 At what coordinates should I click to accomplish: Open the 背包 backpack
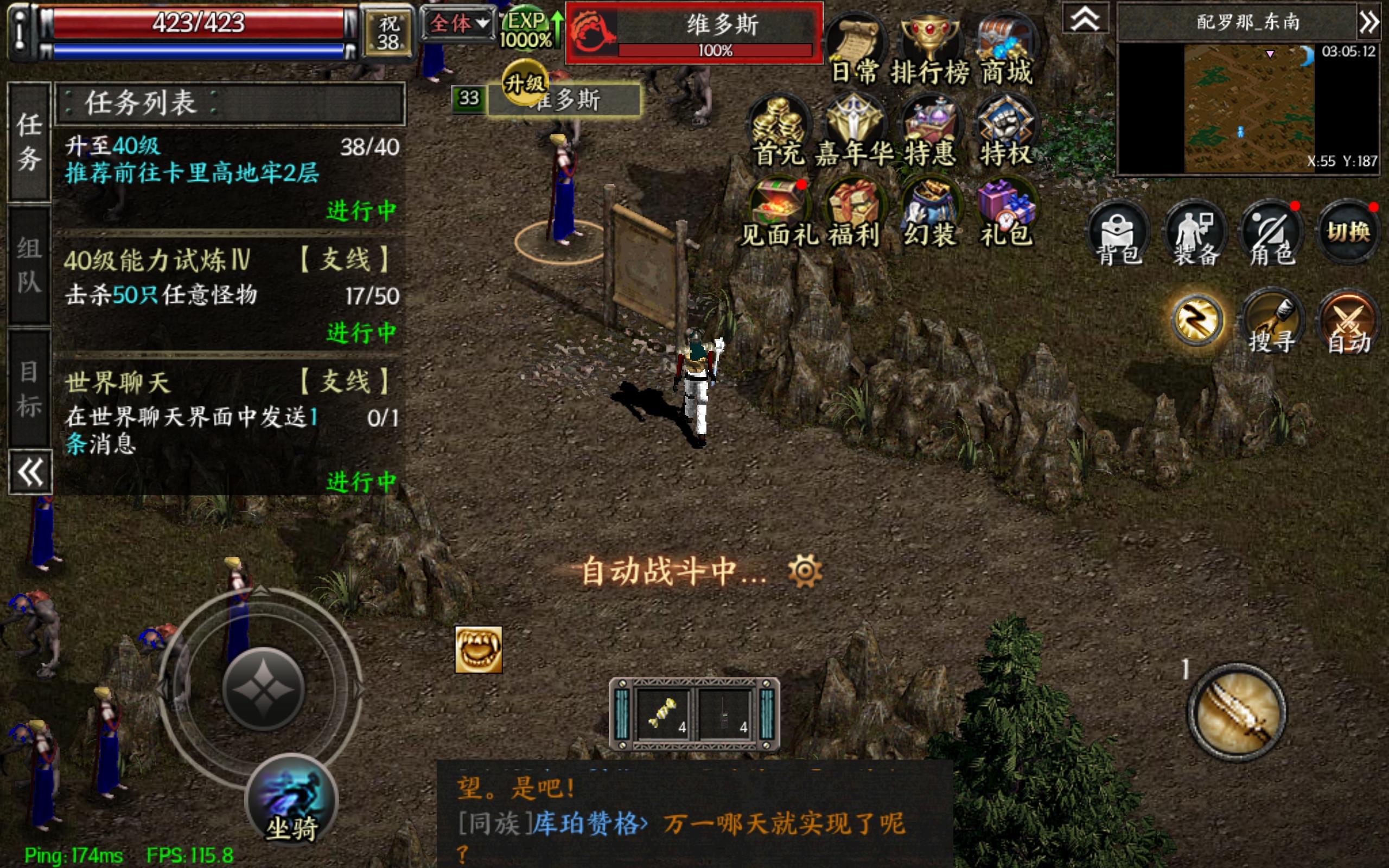coord(1118,233)
